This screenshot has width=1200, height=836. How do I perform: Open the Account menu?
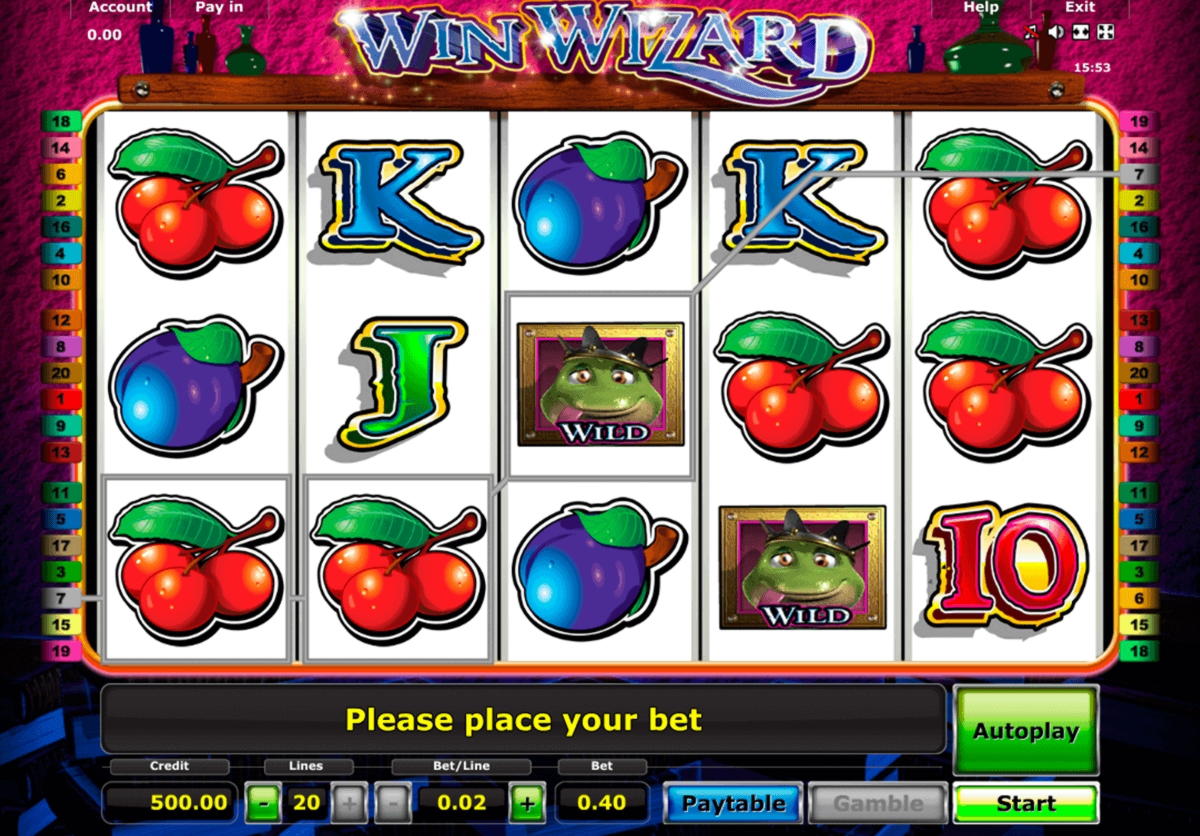coord(120,8)
